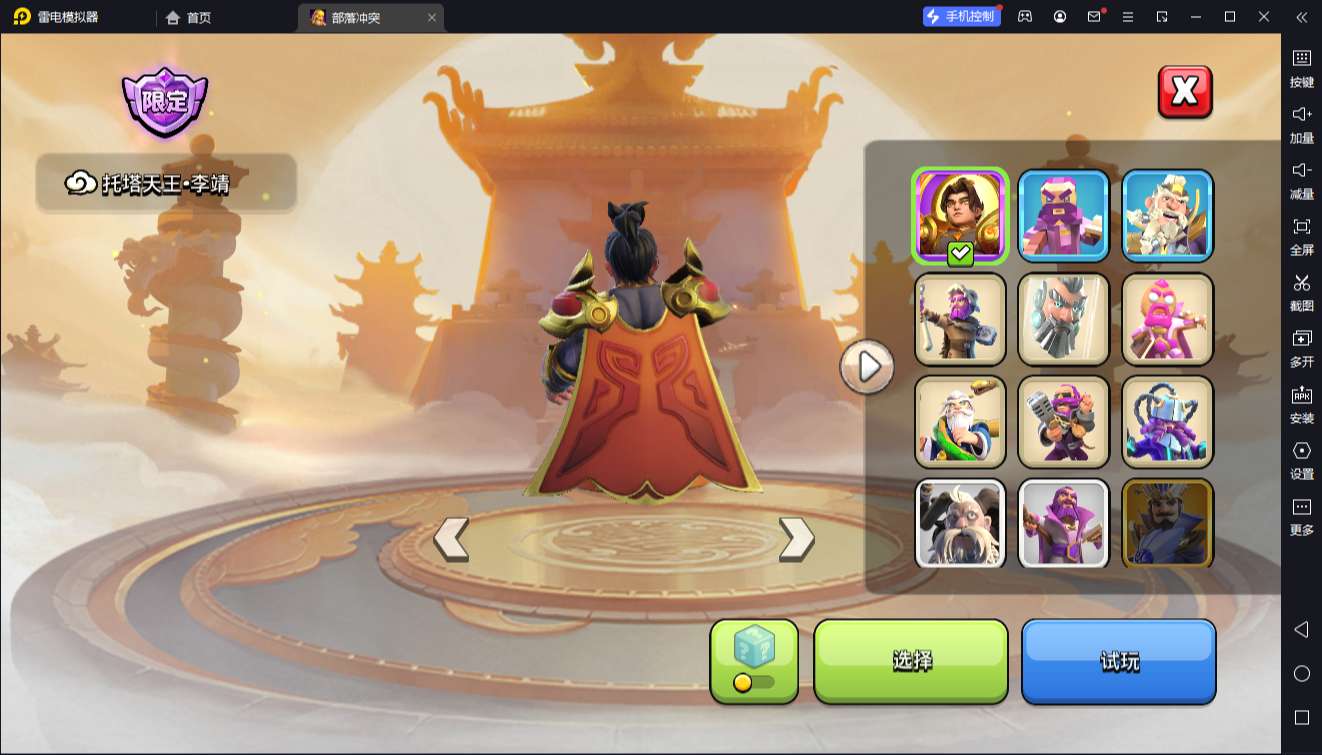Screen dimensions: 1322x755
Task: Pick the horned grey-bearded warden skin
Action: coord(960,523)
